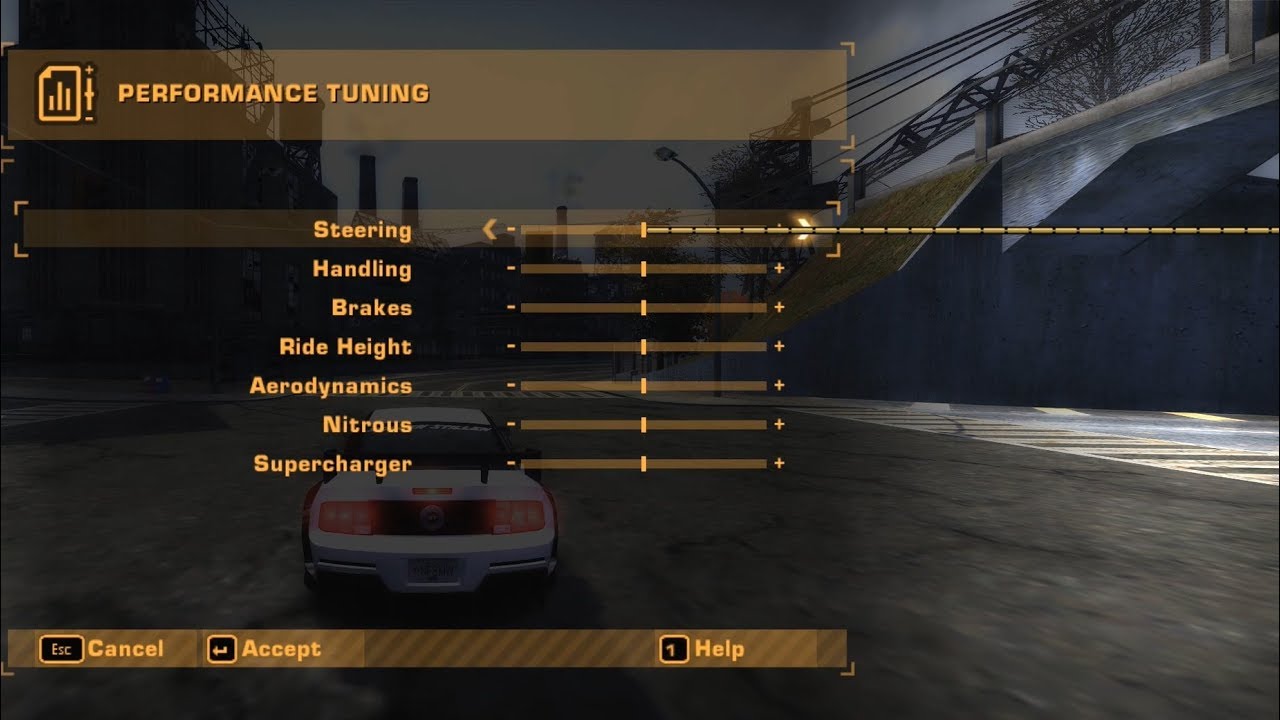Adjust the Brakes slider bar
1280x720 pixels.
[643, 308]
